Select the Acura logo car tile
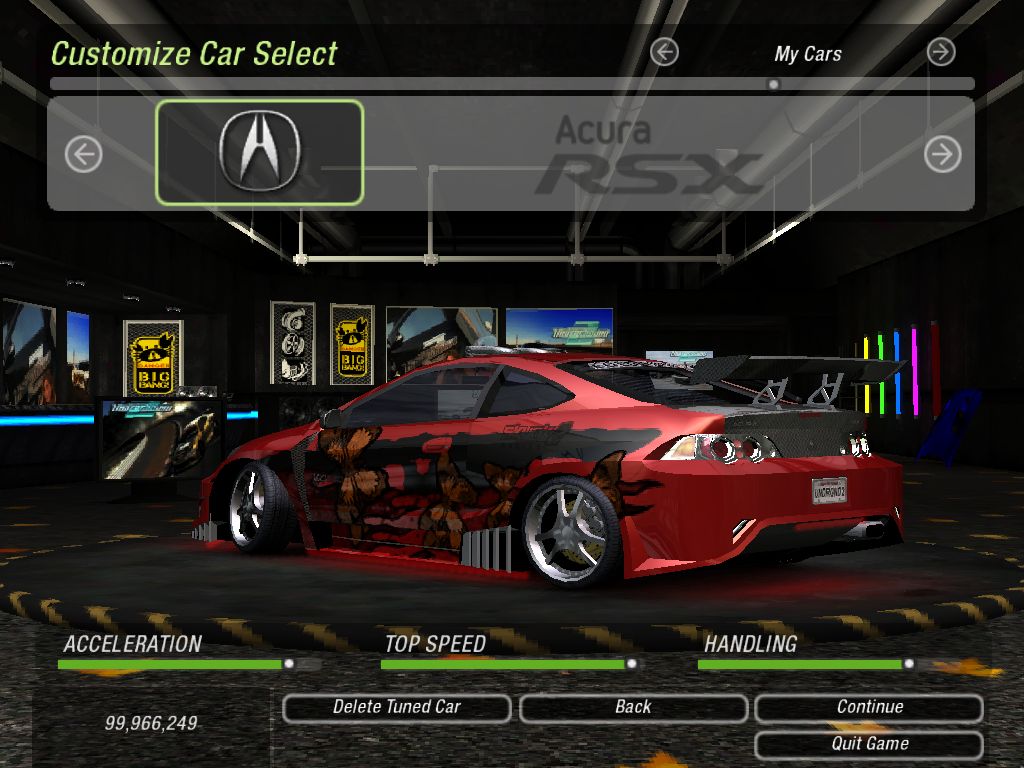Image resolution: width=1024 pixels, height=768 pixels. pyautogui.click(x=259, y=152)
